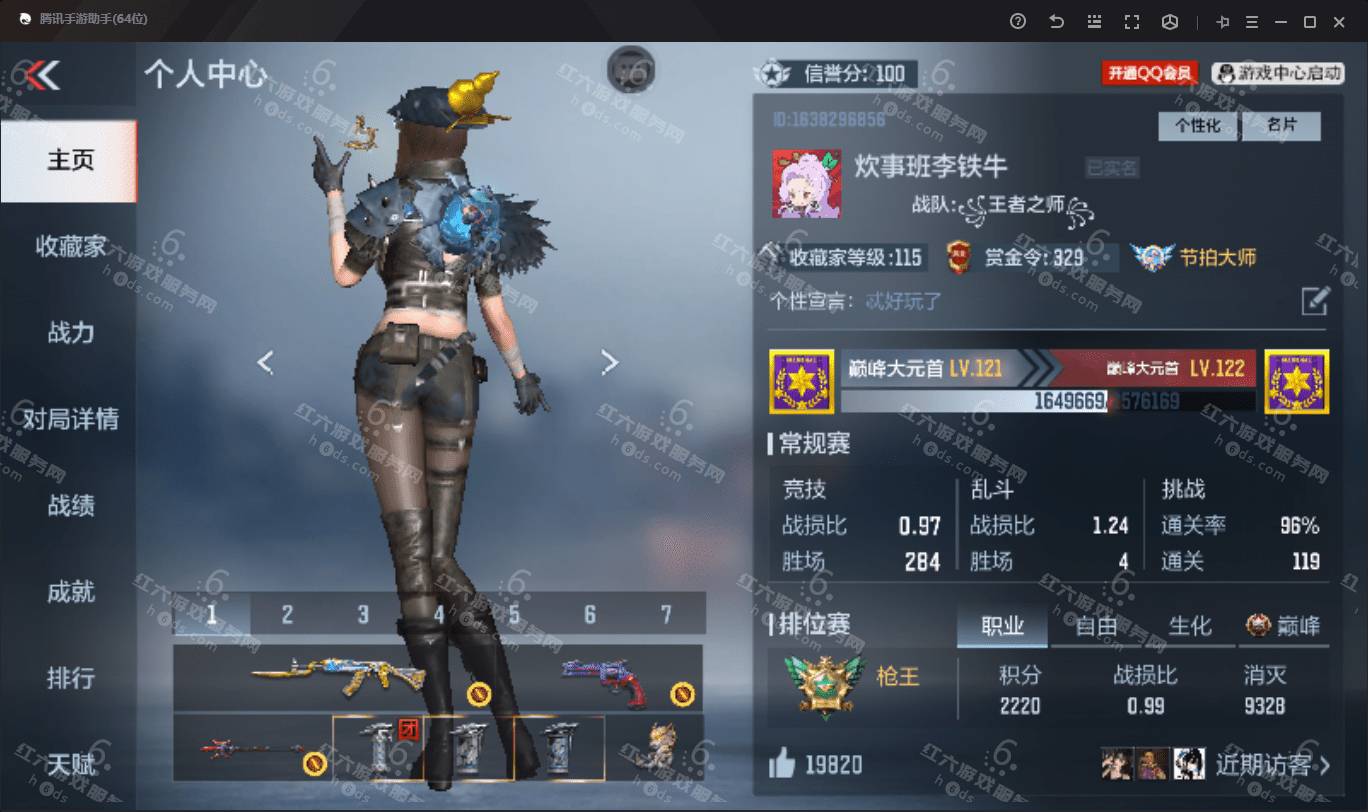Open the 收藏家 collector page
This screenshot has height=812, width=1368.
70,246
